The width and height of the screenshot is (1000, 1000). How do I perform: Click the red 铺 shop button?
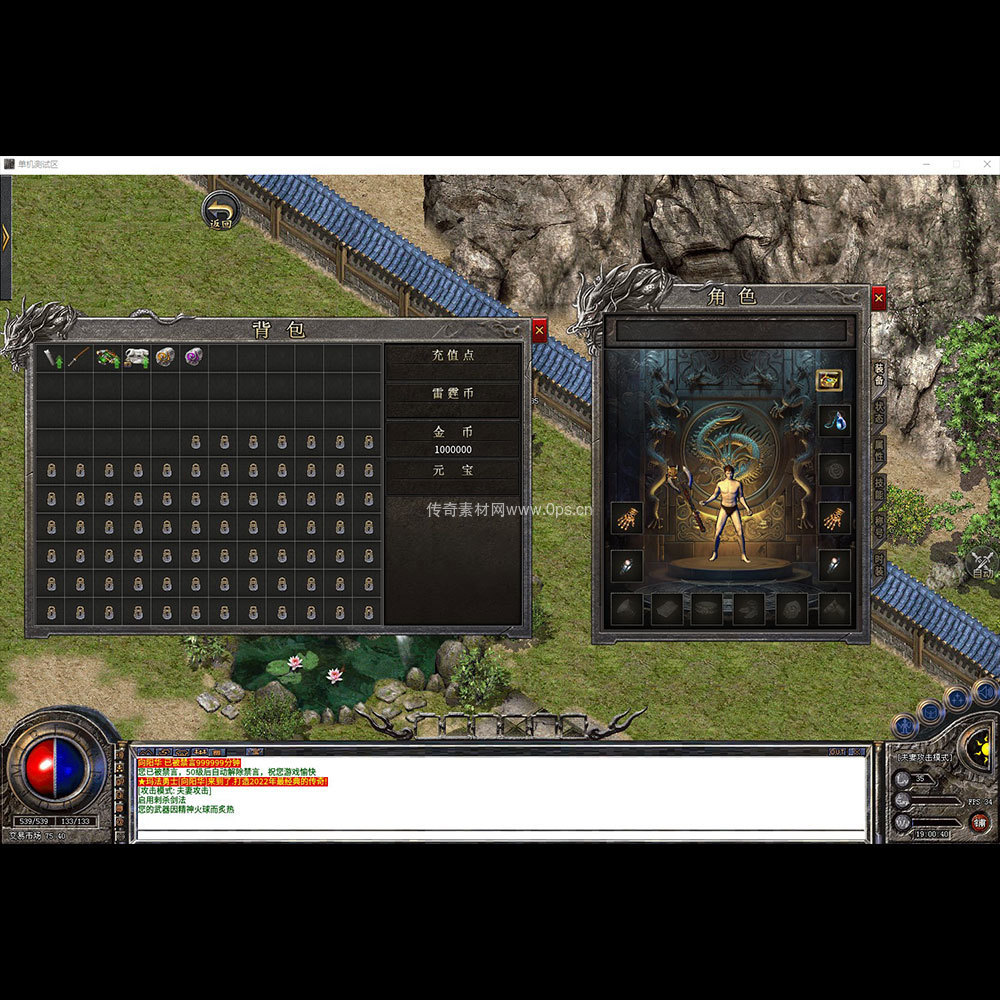[x=980, y=823]
